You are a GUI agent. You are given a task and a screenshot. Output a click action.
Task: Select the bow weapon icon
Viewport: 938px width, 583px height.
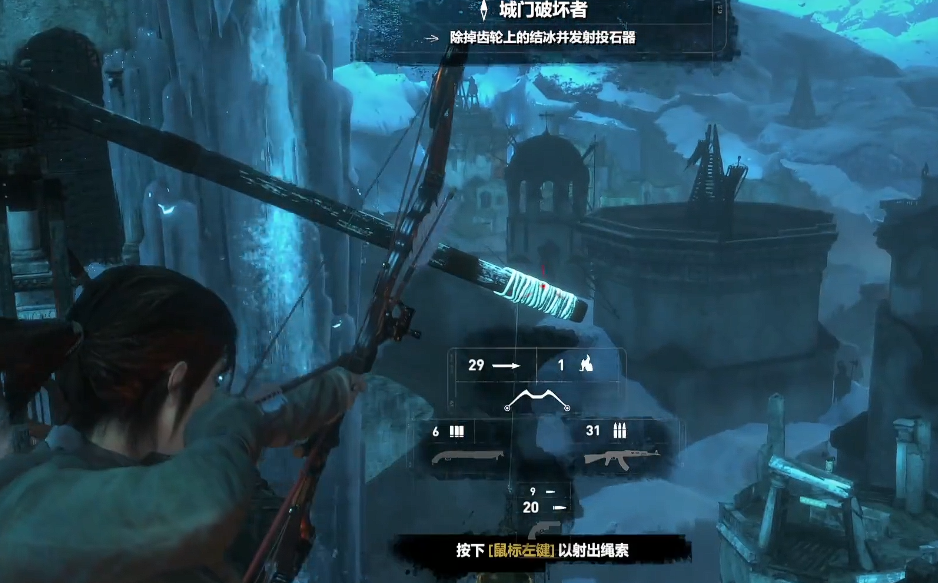pyautogui.click(x=538, y=401)
